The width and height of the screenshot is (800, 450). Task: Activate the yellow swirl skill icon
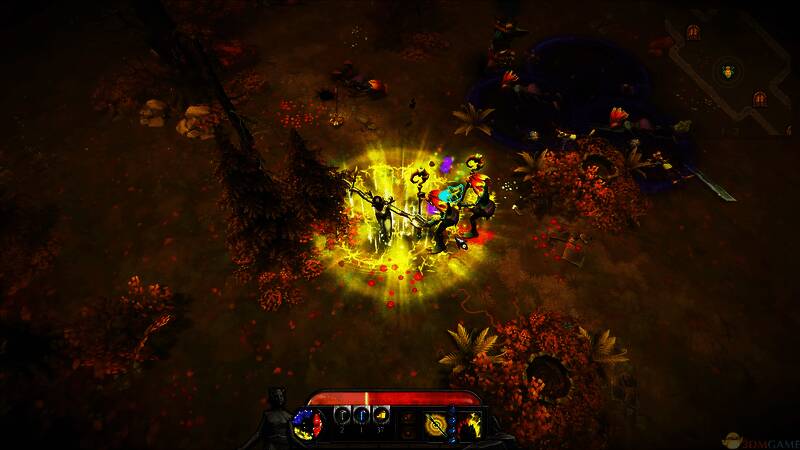(437, 424)
